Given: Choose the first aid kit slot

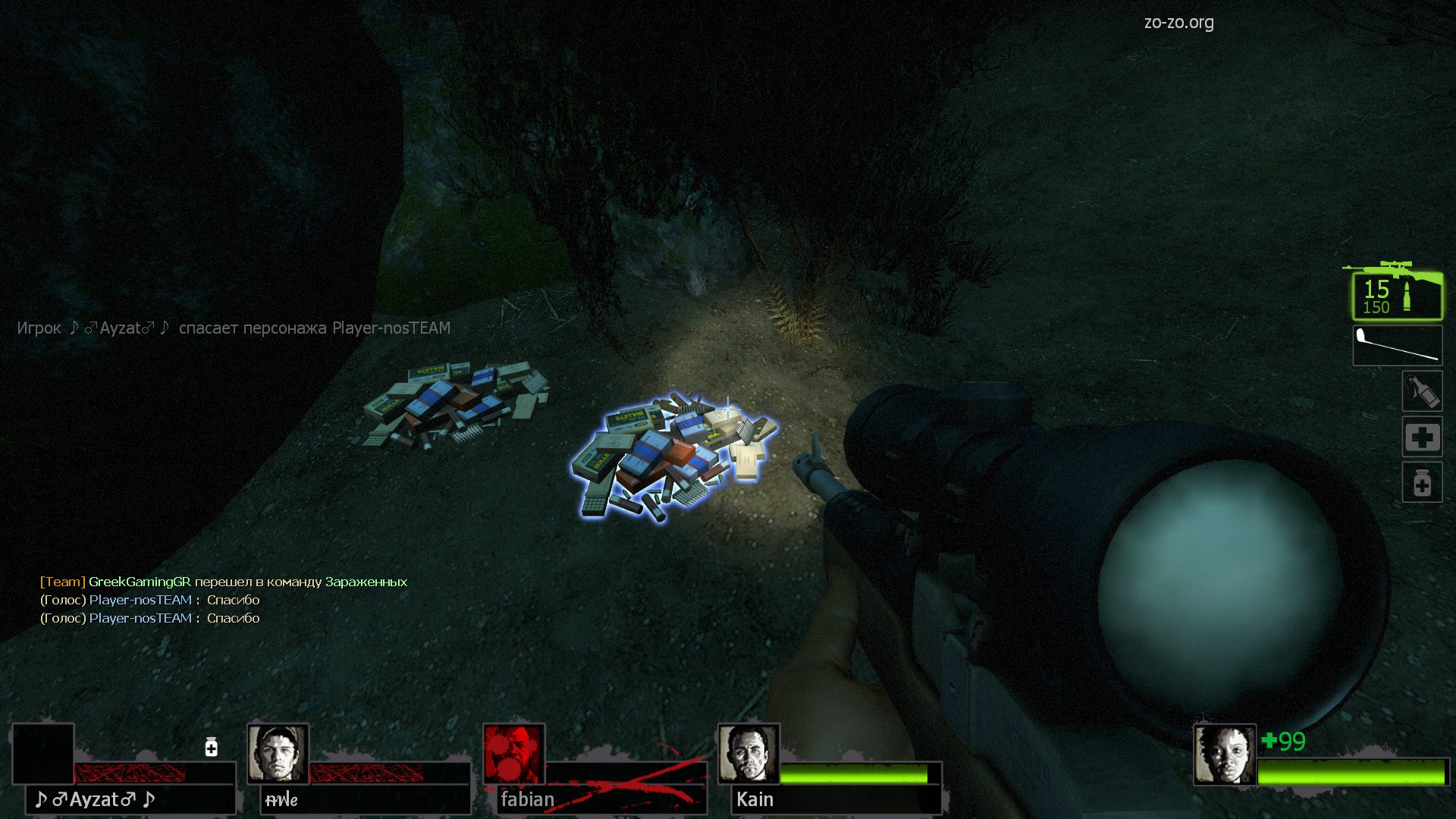Looking at the screenshot, I should tap(1421, 437).
